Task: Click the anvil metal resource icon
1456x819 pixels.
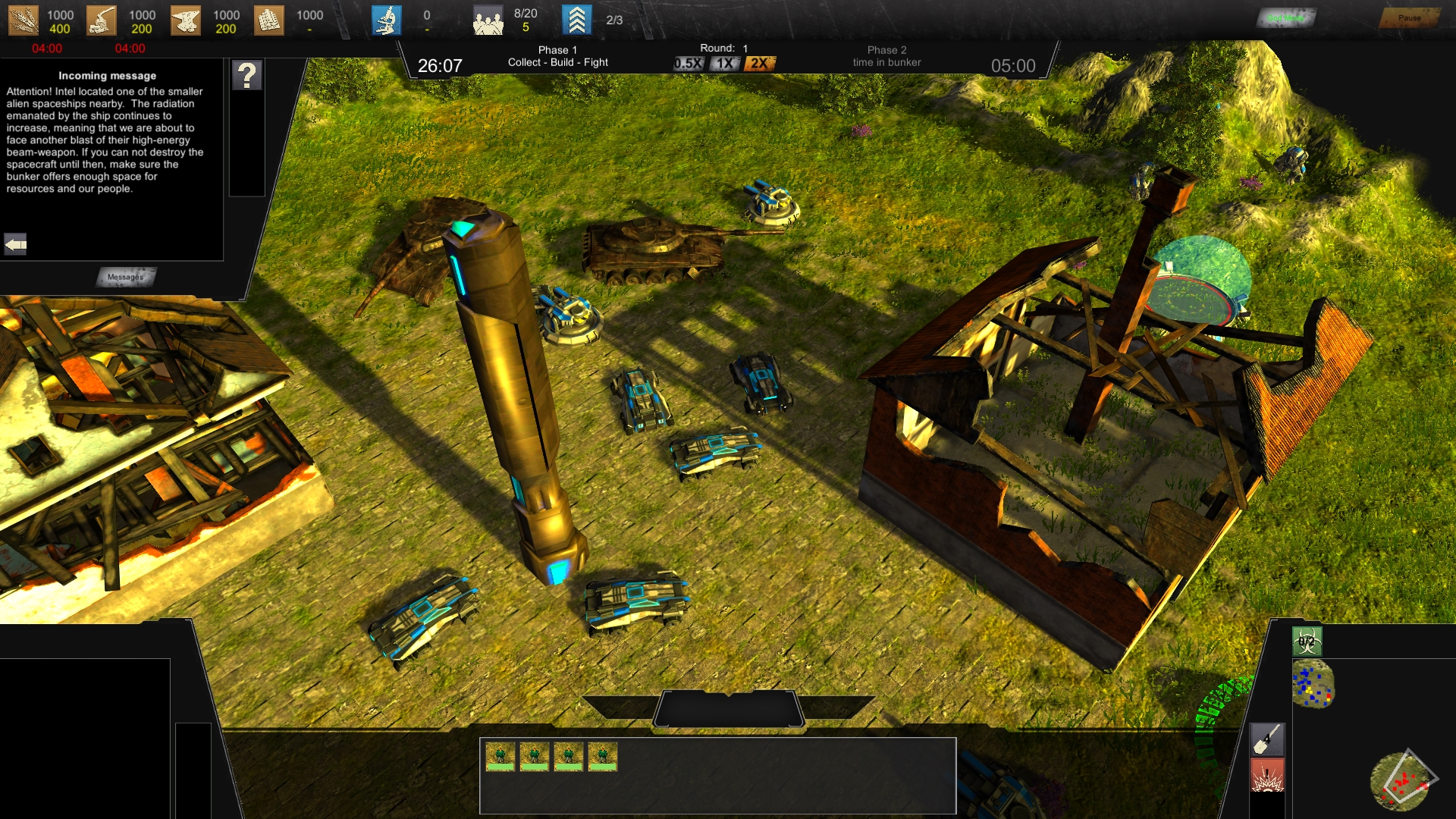Action: [x=185, y=20]
